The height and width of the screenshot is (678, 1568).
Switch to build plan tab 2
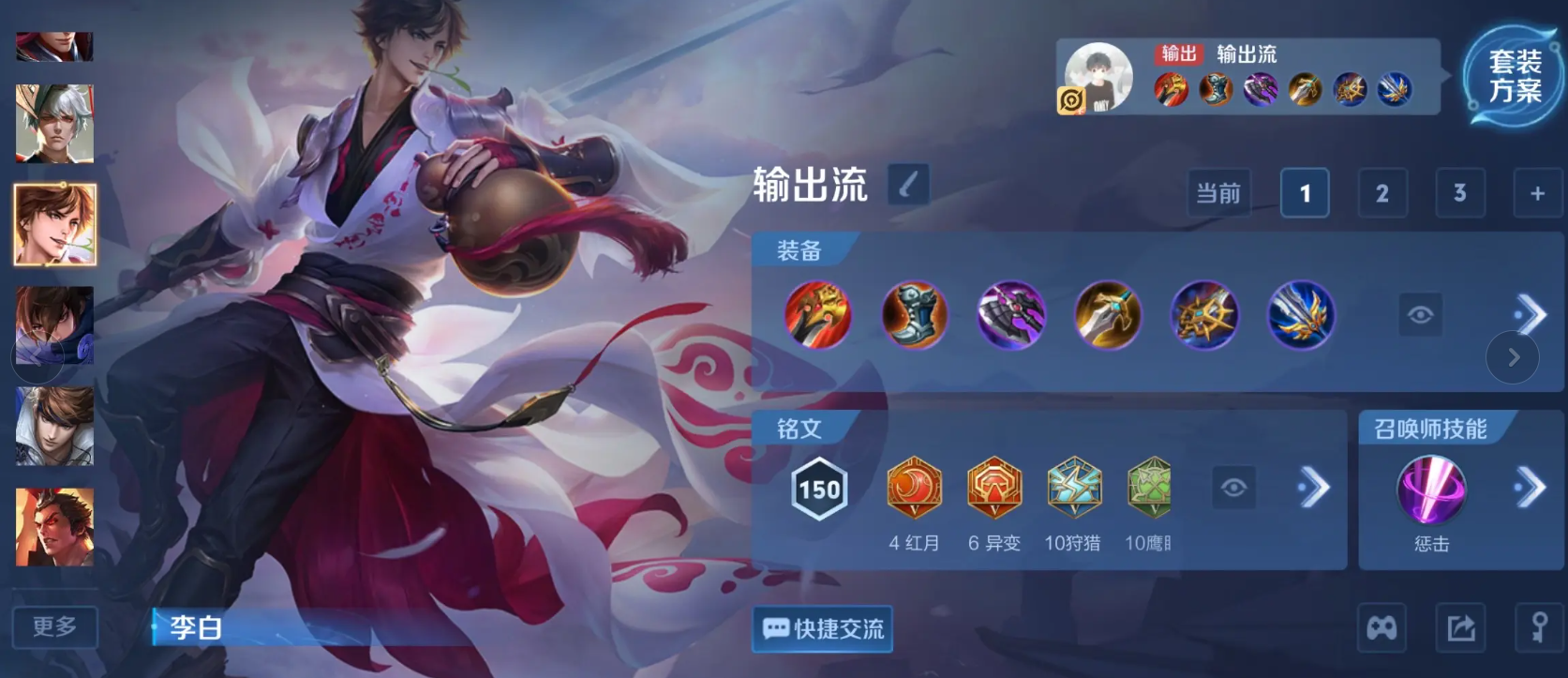click(x=1382, y=192)
